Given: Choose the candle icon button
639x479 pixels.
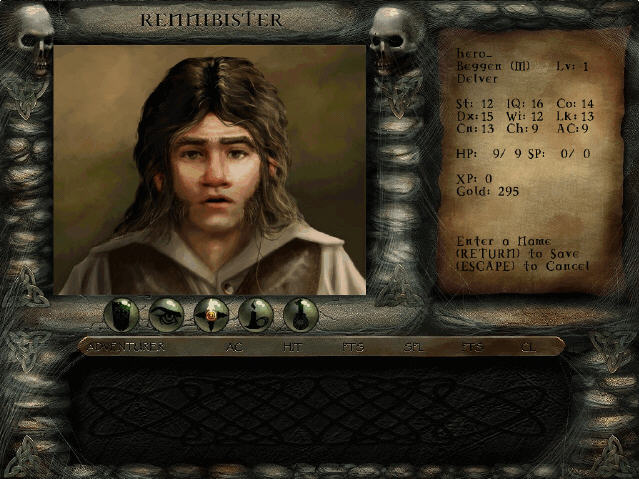Looking at the screenshot, I should 256,315.
